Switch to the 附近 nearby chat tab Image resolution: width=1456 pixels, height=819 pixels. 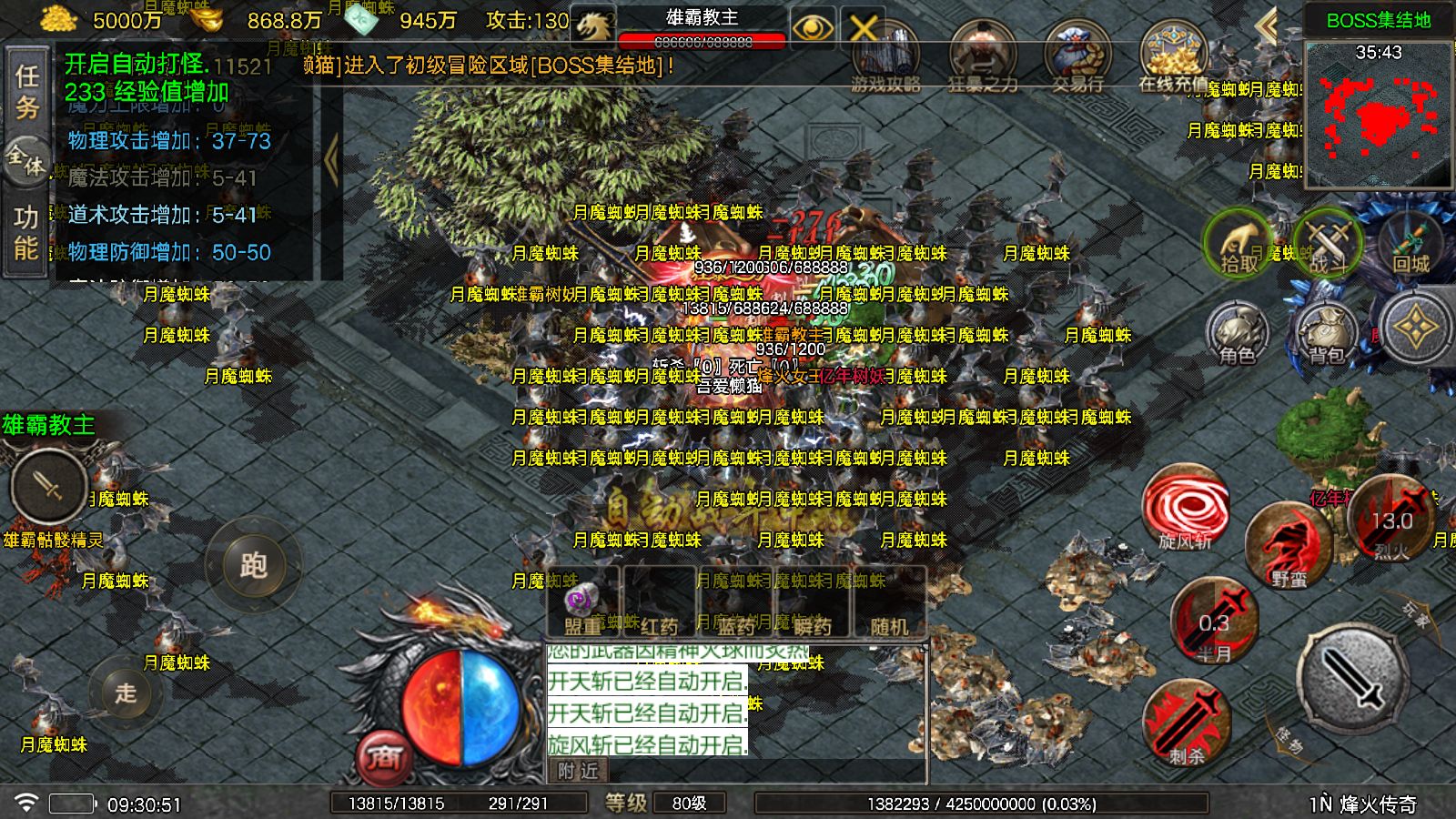pyautogui.click(x=580, y=771)
